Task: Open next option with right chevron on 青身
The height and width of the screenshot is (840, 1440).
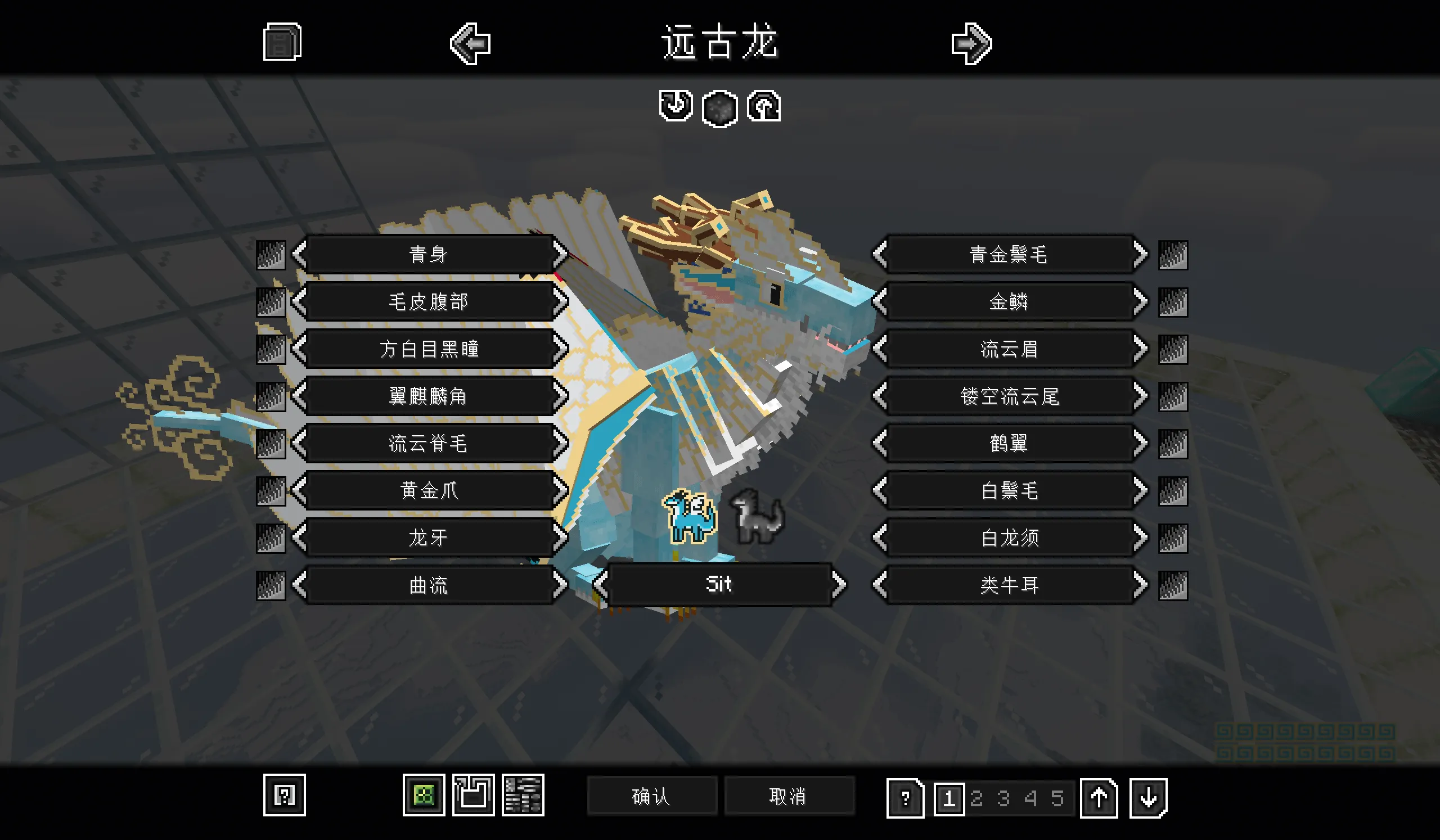Action: pos(562,255)
